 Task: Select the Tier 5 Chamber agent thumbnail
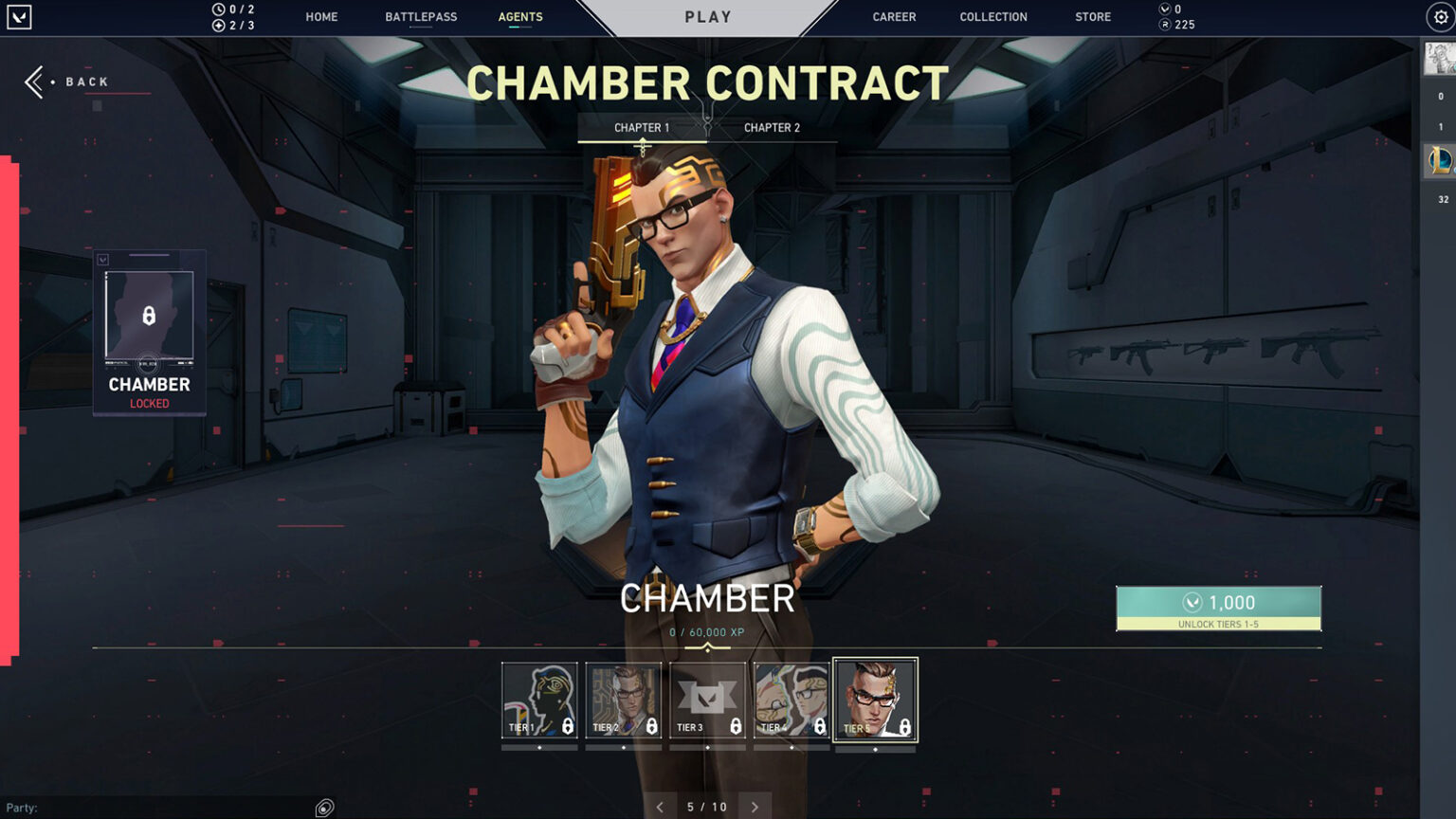pos(875,701)
